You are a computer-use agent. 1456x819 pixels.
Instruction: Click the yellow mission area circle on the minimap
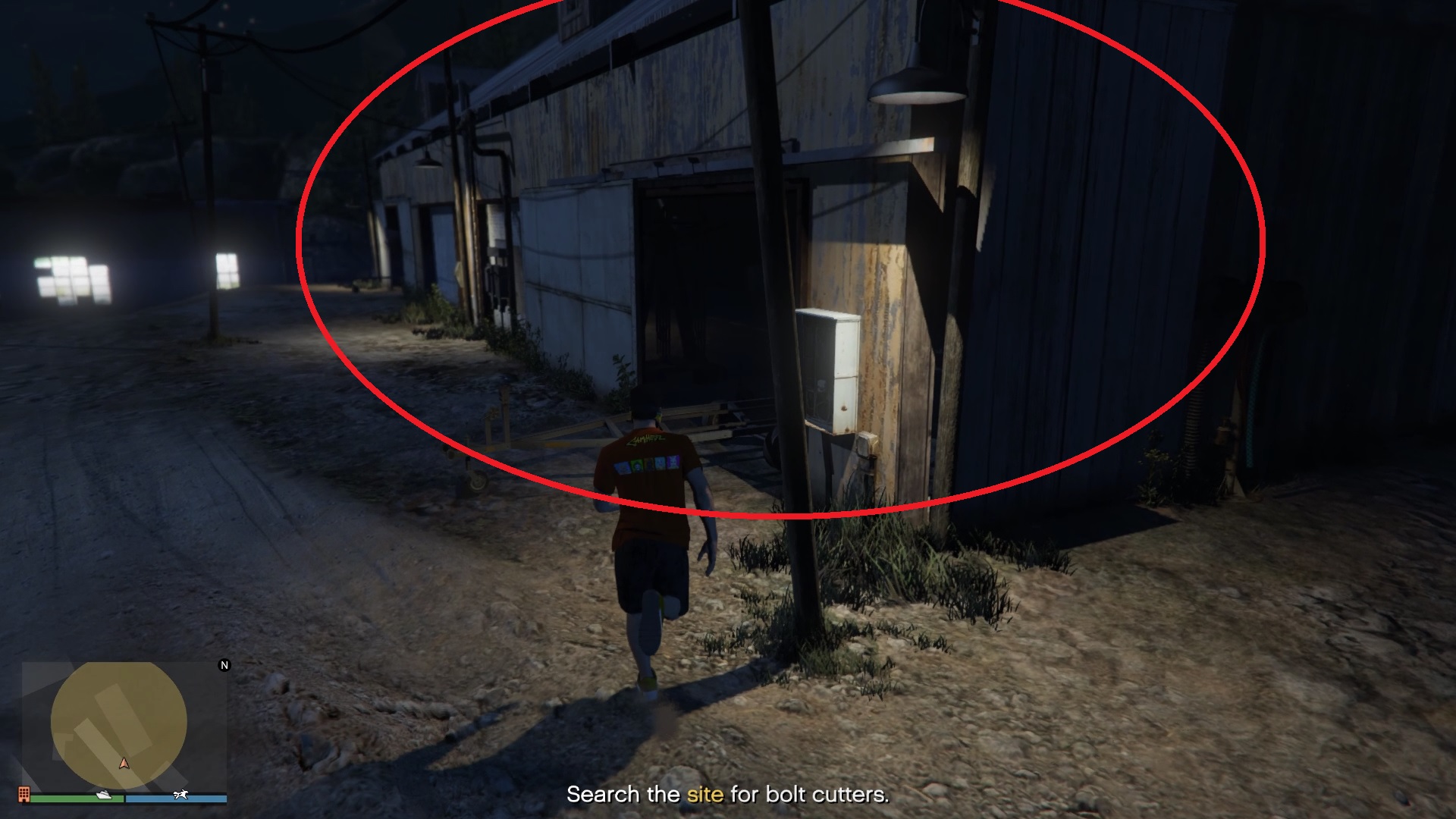pos(121,717)
